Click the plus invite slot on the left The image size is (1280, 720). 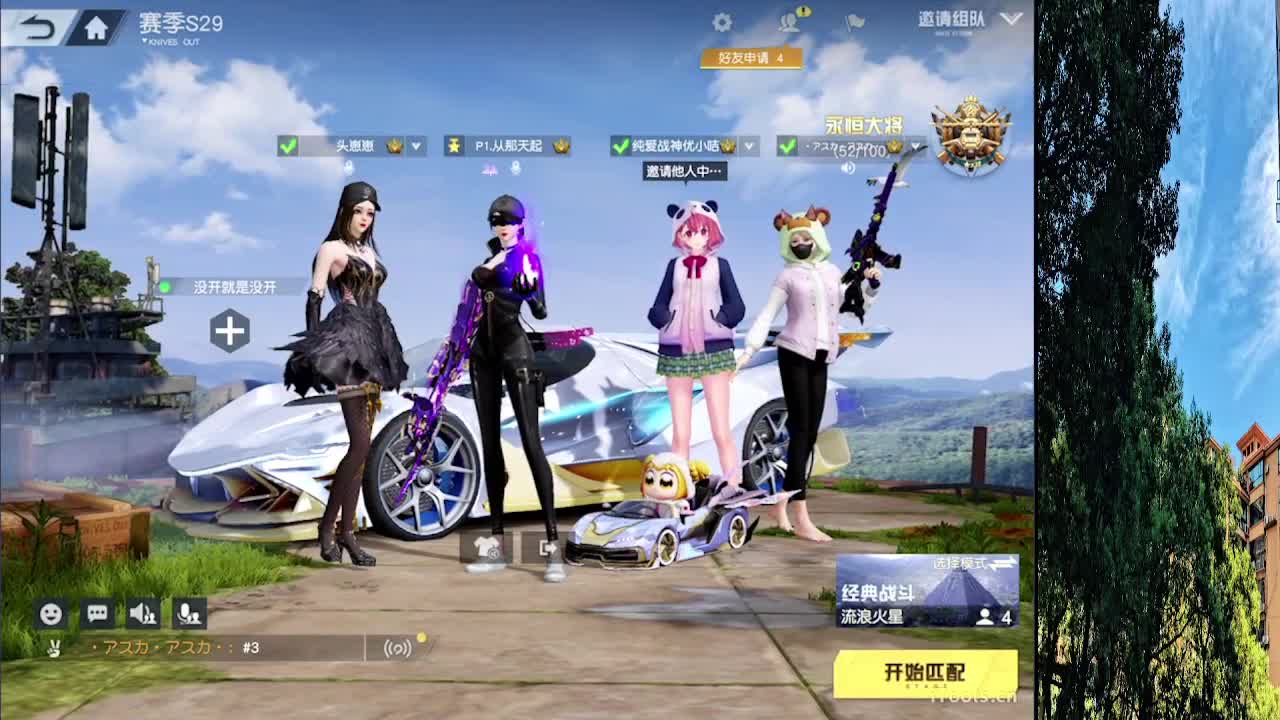coord(232,330)
